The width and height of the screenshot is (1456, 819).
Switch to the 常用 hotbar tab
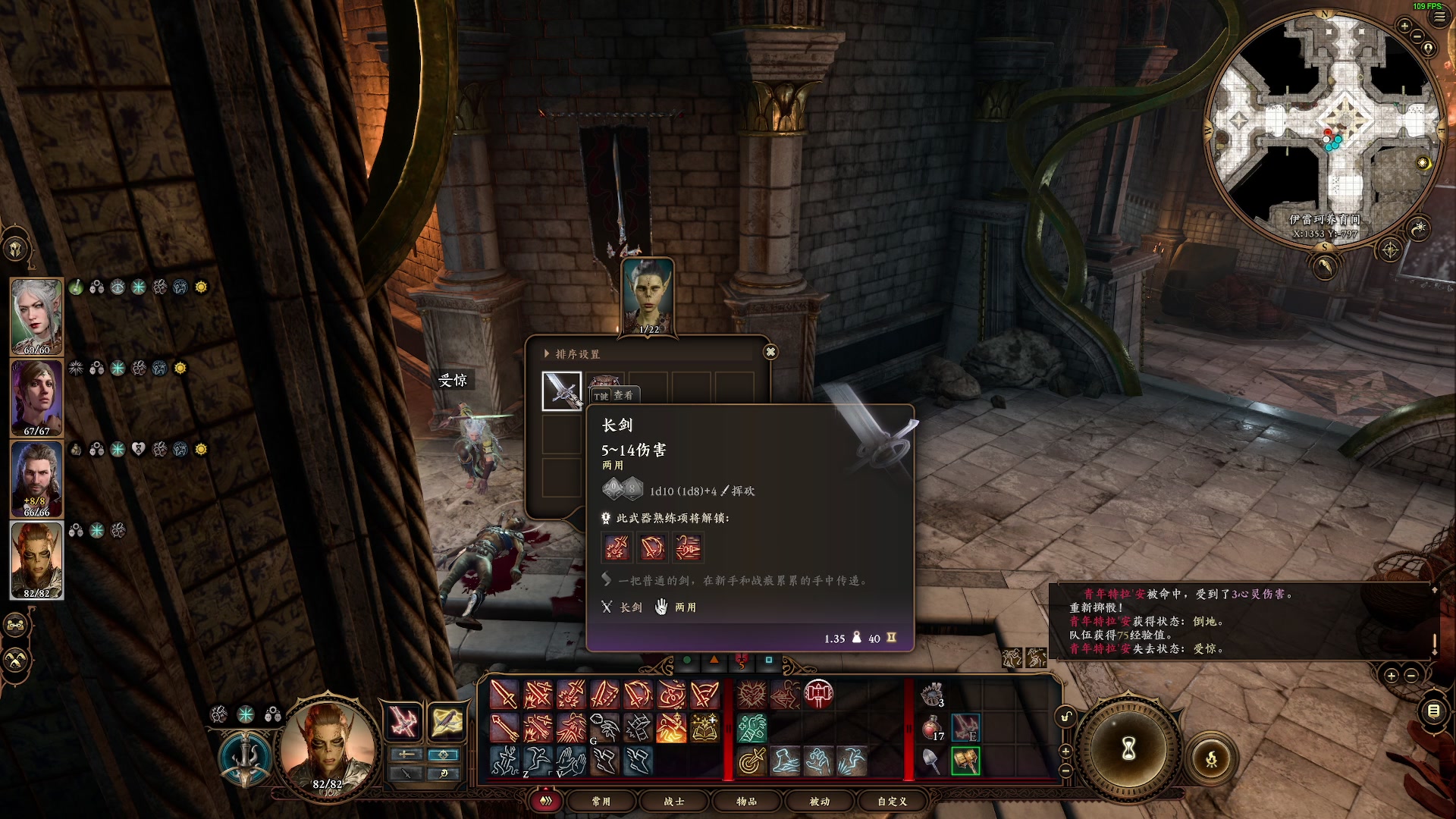601,801
